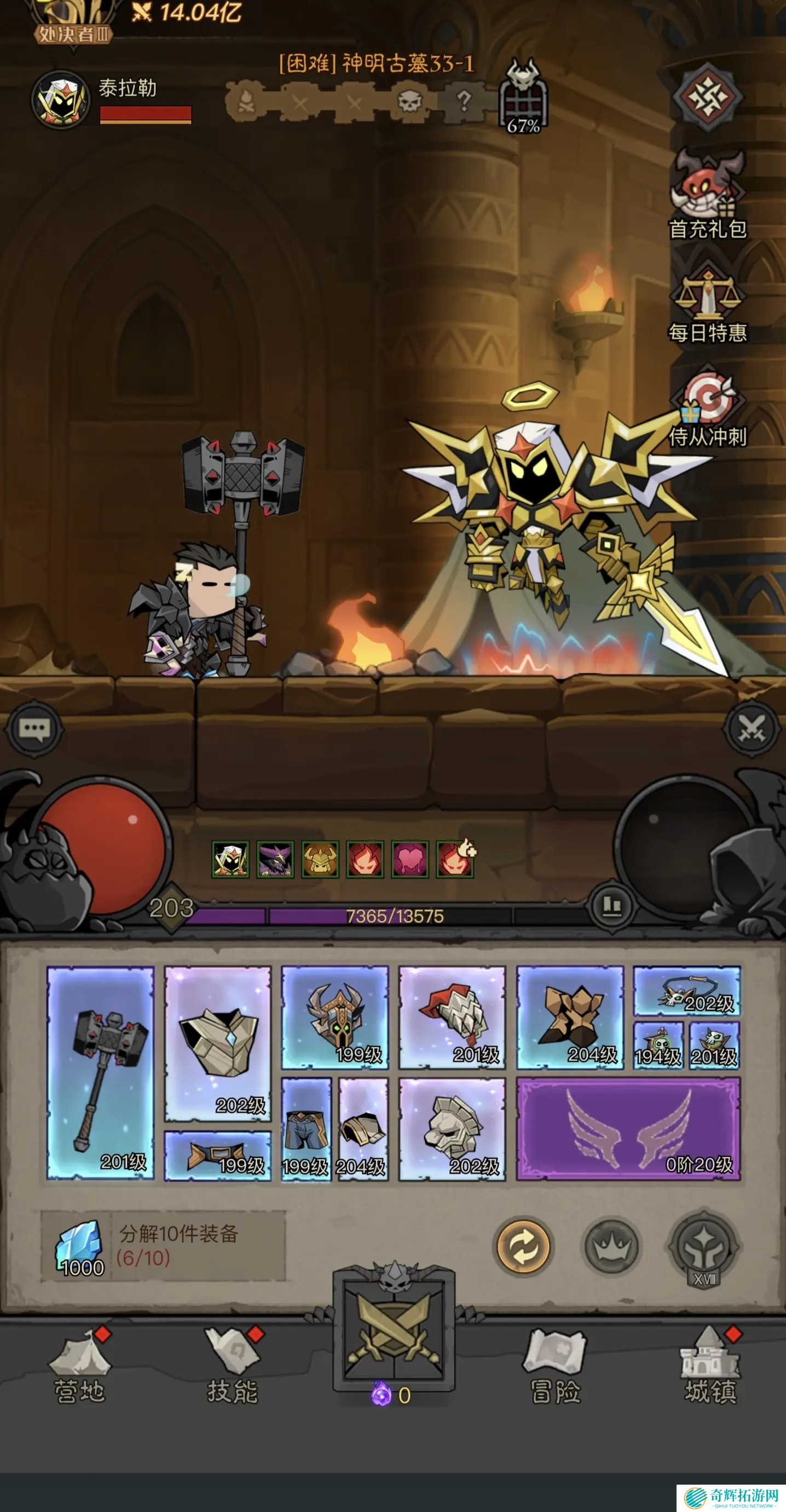786x1512 pixels.
Task: Click the crown icon button
Action: pyautogui.click(x=611, y=1248)
